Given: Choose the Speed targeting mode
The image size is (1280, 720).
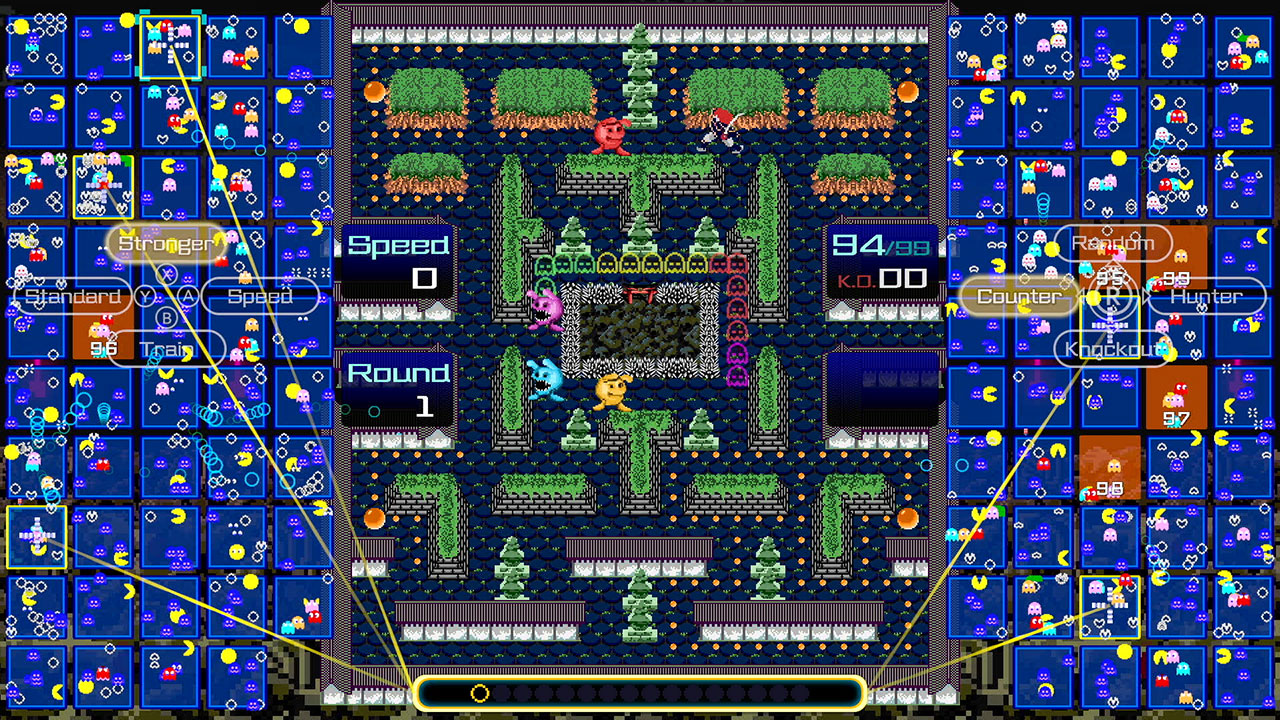Looking at the screenshot, I should [x=259, y=296].
